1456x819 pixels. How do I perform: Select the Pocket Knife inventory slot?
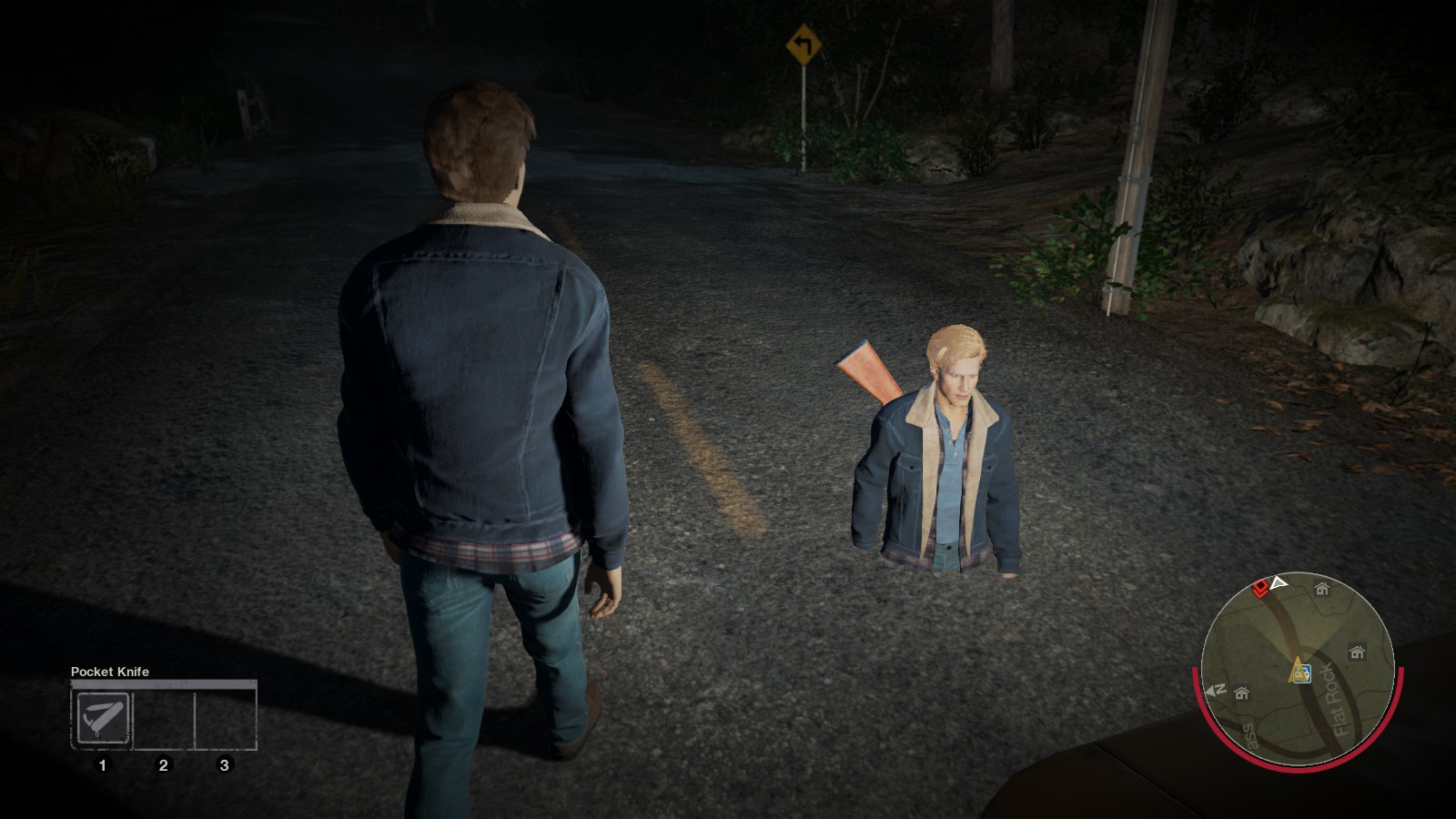click(x=102, y=718)
